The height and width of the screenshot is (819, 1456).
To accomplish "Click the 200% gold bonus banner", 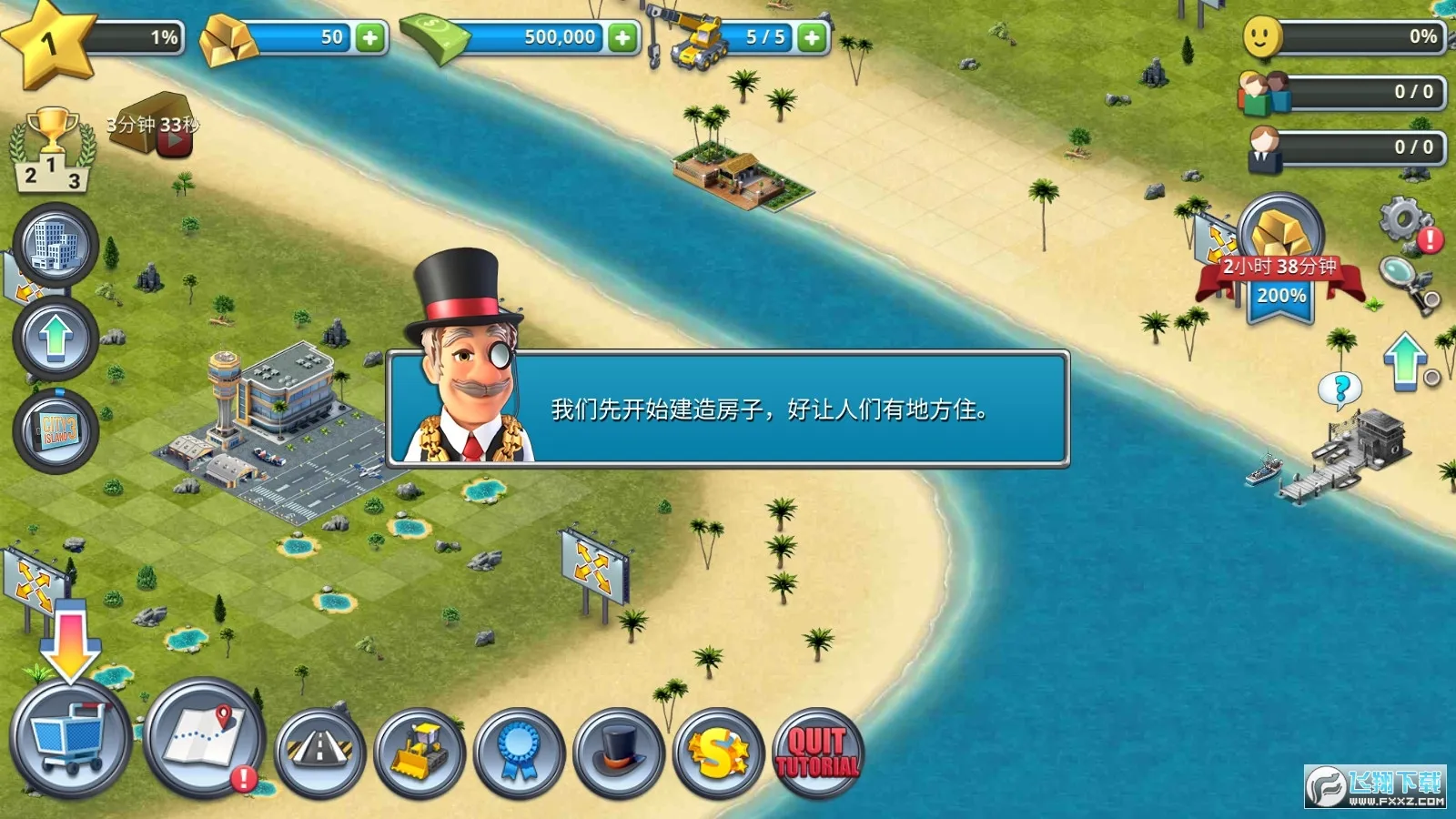I will [1278, 294].
